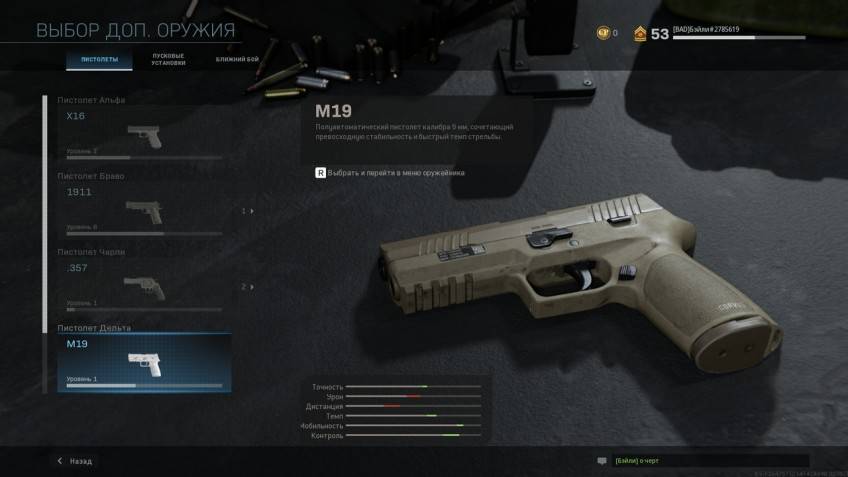Open the Пусковые установки tab
The width and height of the screenshot is (848, 477).
coord(168,60)
